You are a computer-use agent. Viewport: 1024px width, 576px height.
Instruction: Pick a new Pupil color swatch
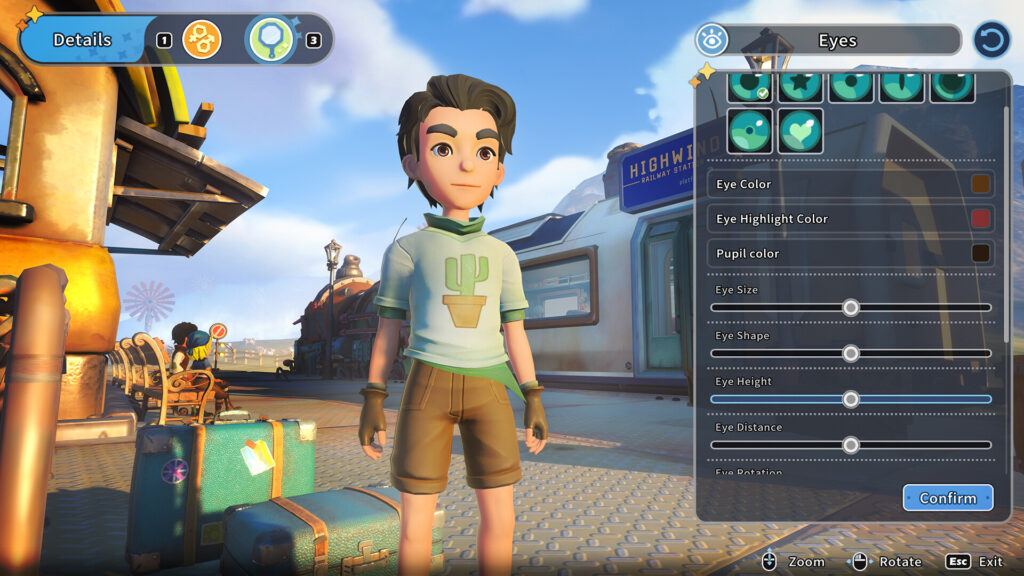980,253
